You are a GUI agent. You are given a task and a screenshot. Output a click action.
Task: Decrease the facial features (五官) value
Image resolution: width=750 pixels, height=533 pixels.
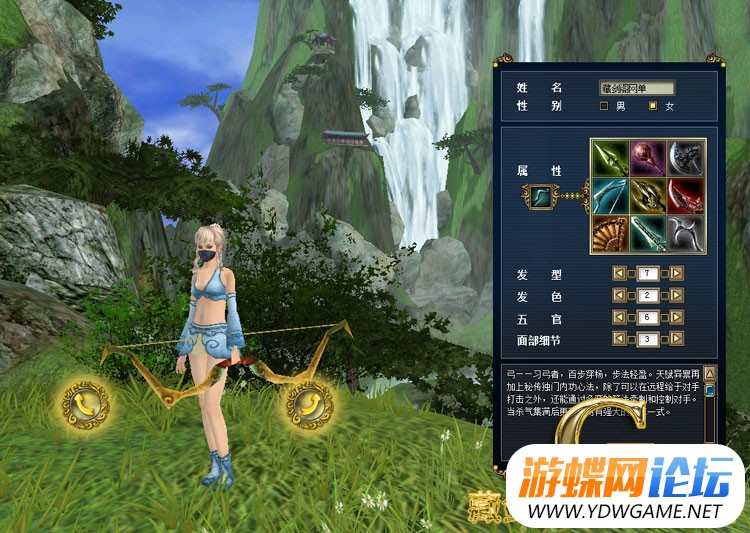tap(619, 318)
